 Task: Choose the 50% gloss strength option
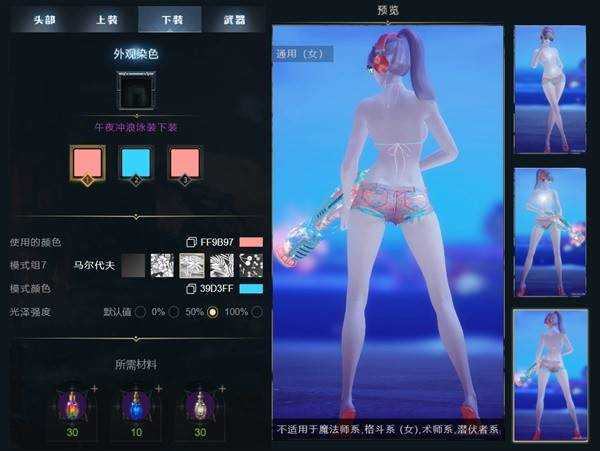[212, 312]
